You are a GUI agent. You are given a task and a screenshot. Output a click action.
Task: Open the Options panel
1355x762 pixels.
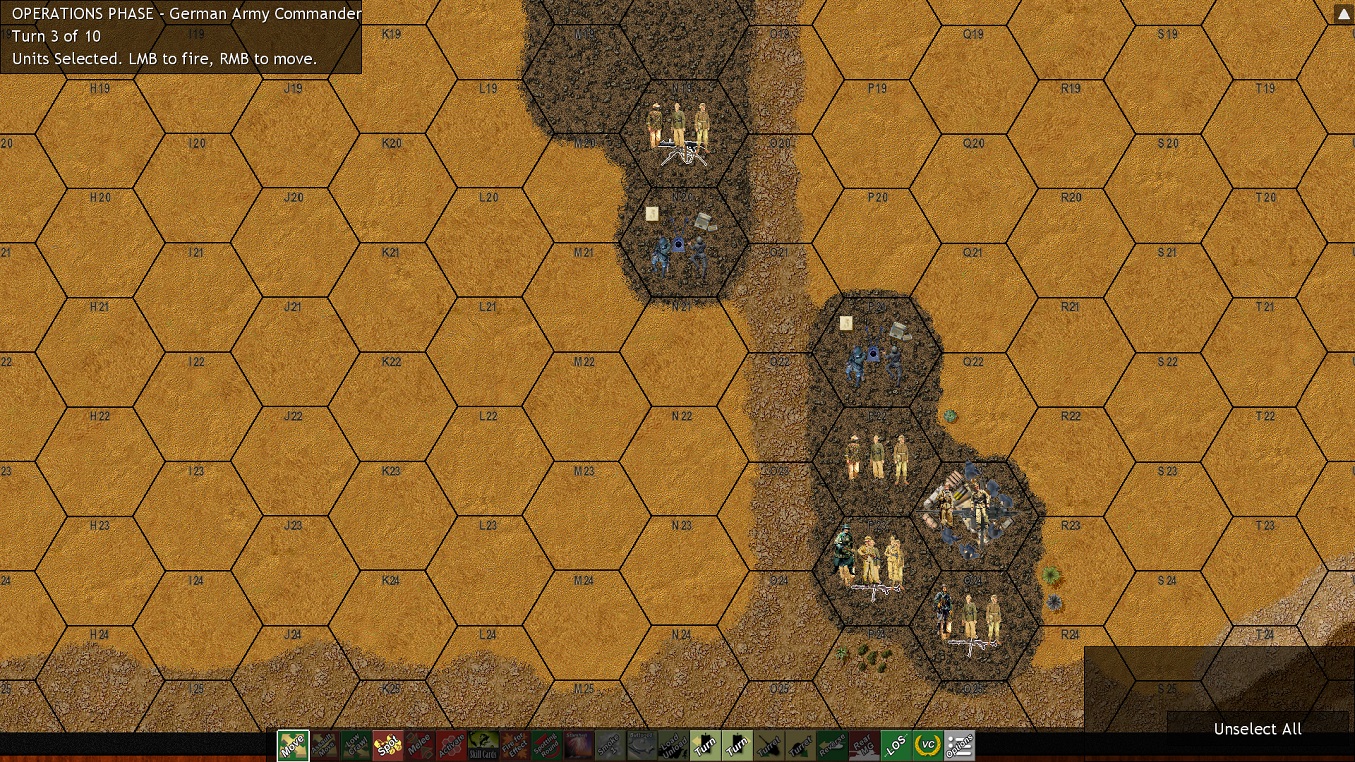[960, 746]
